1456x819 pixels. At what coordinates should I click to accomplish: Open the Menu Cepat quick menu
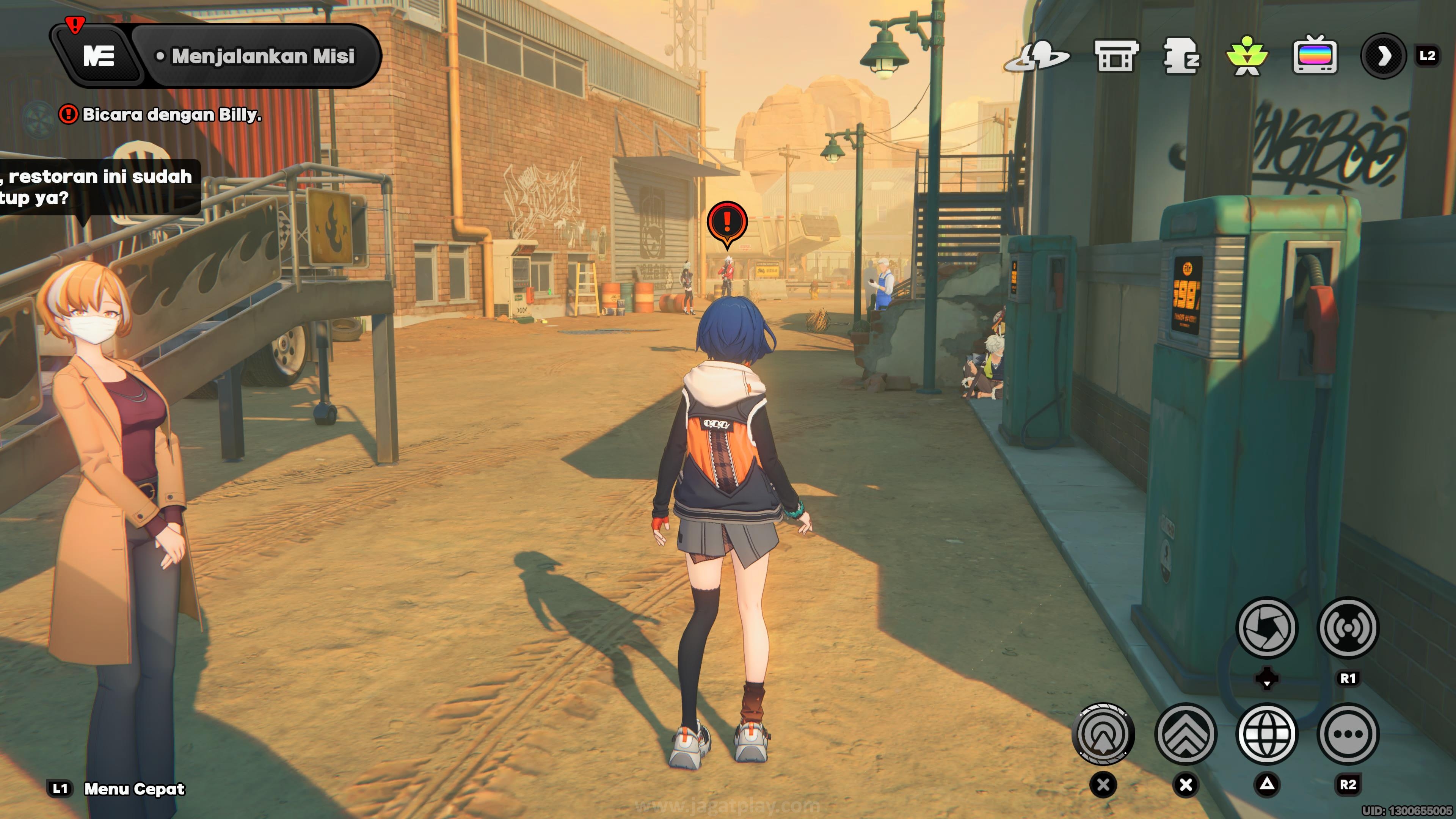[134, 789]
